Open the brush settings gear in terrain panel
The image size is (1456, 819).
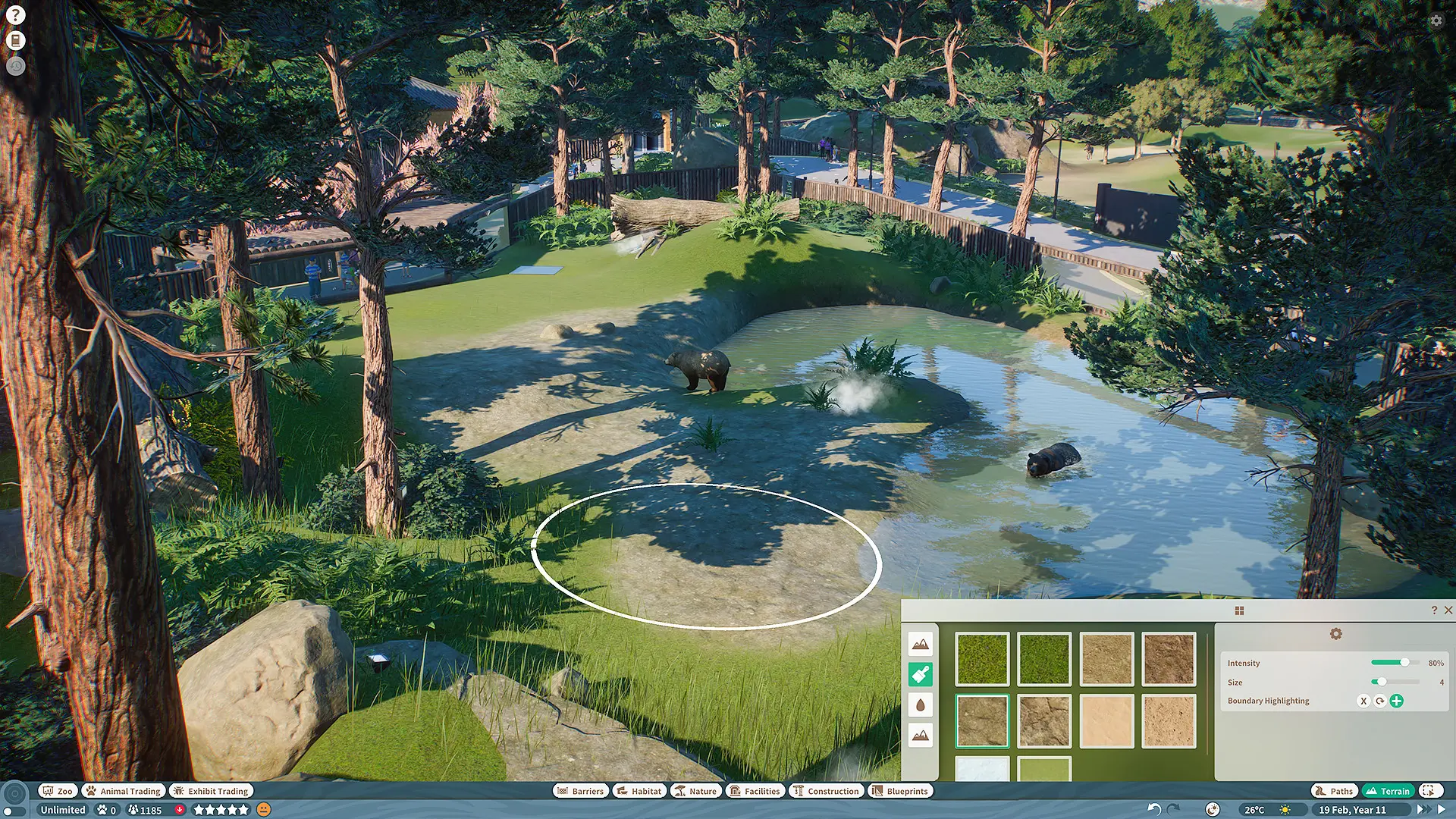pos(1335,633)
